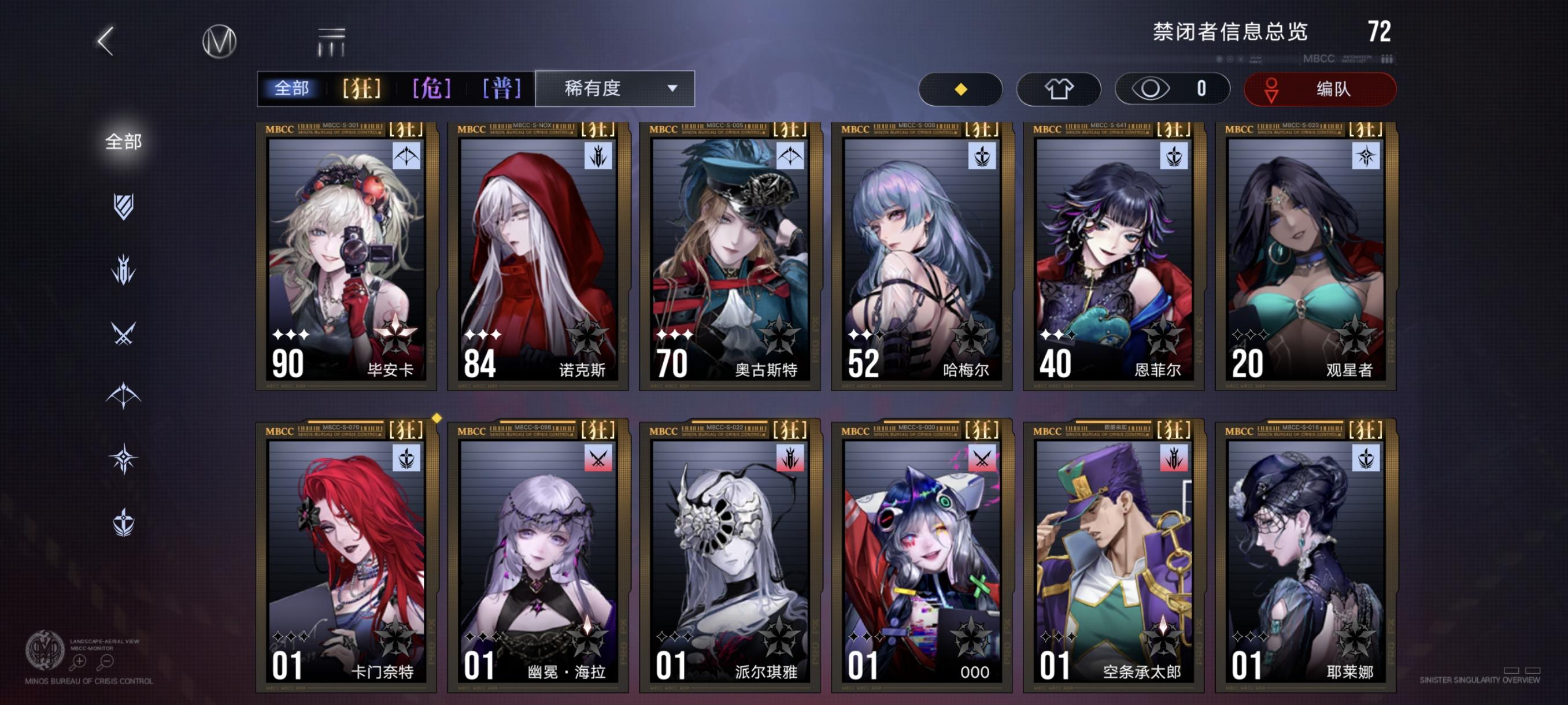Switch to the [普] category tab
The image size is (1568, 705).
(500, 88)
